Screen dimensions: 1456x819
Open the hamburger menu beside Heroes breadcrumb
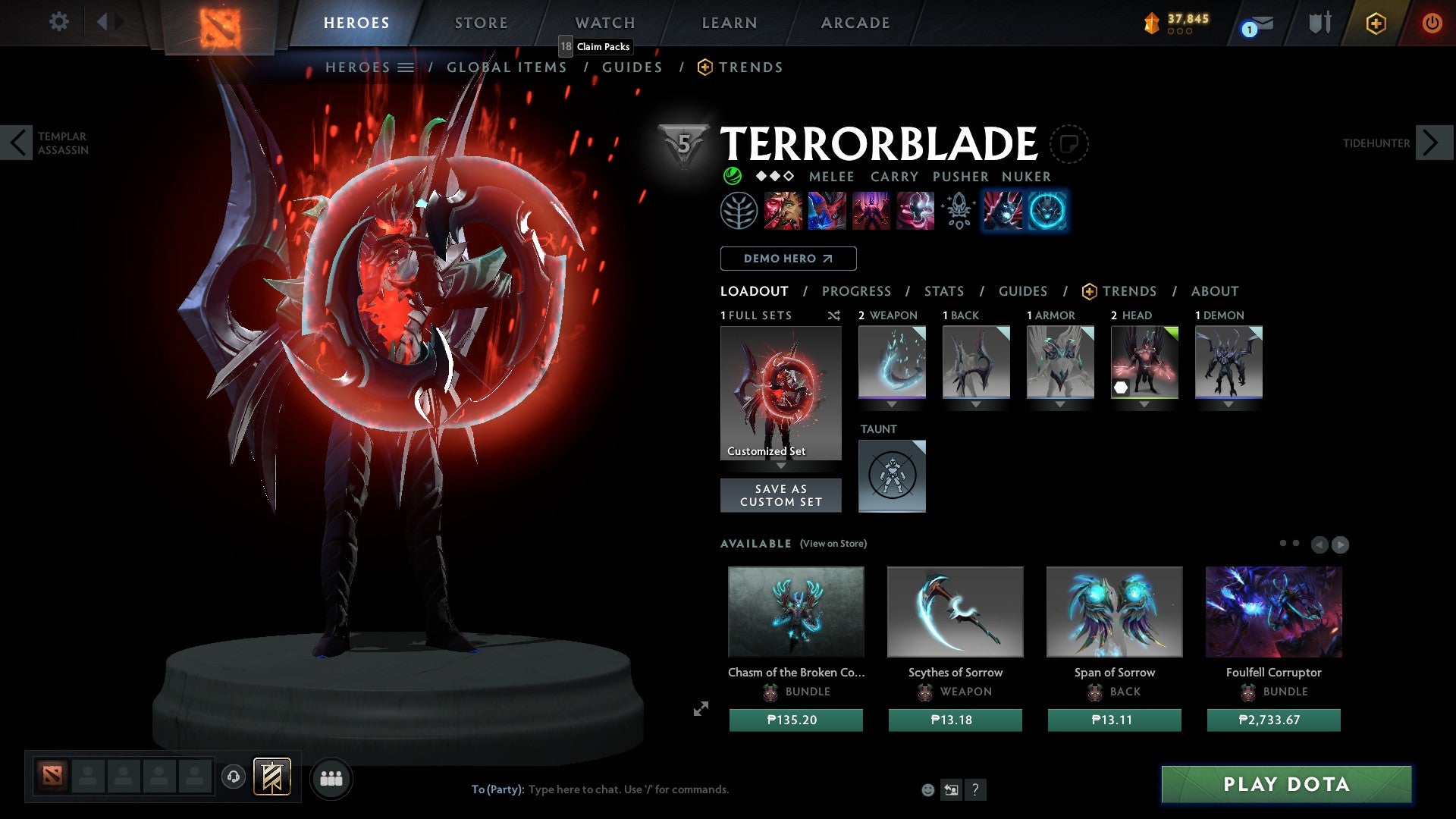[x=406, y=67]
